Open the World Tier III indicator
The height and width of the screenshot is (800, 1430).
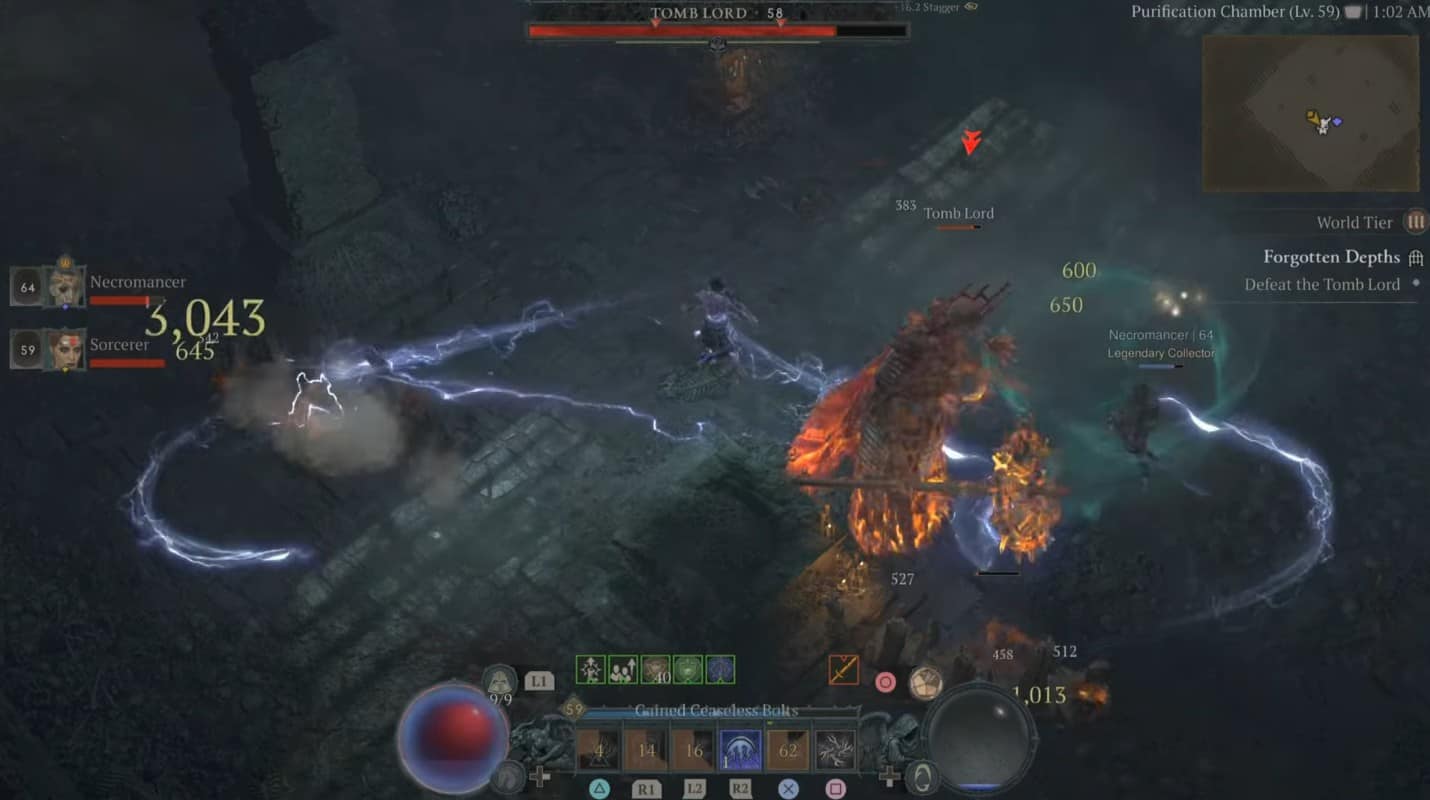[x=1417, y=222]
